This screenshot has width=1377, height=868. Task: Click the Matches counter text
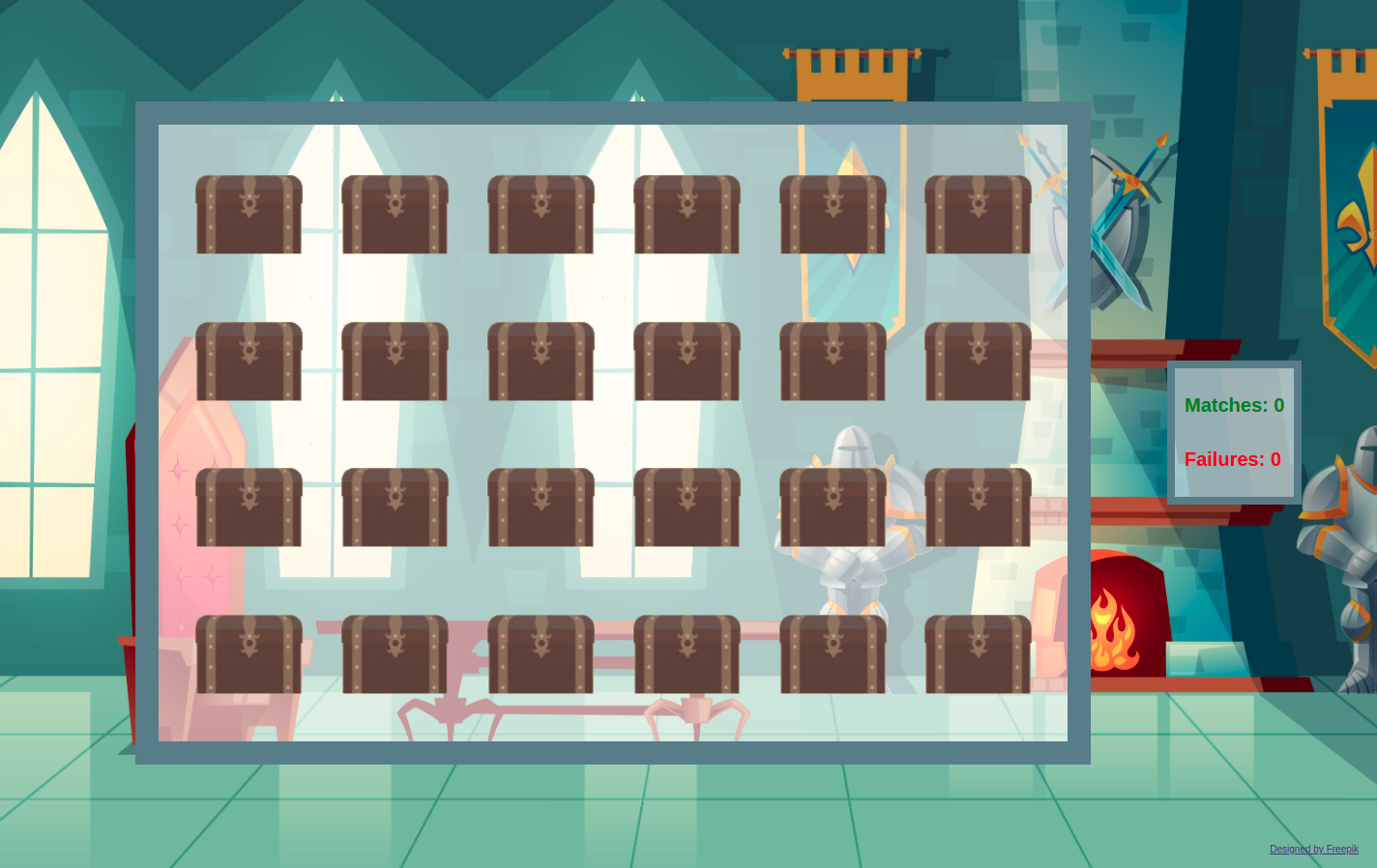1233,405
